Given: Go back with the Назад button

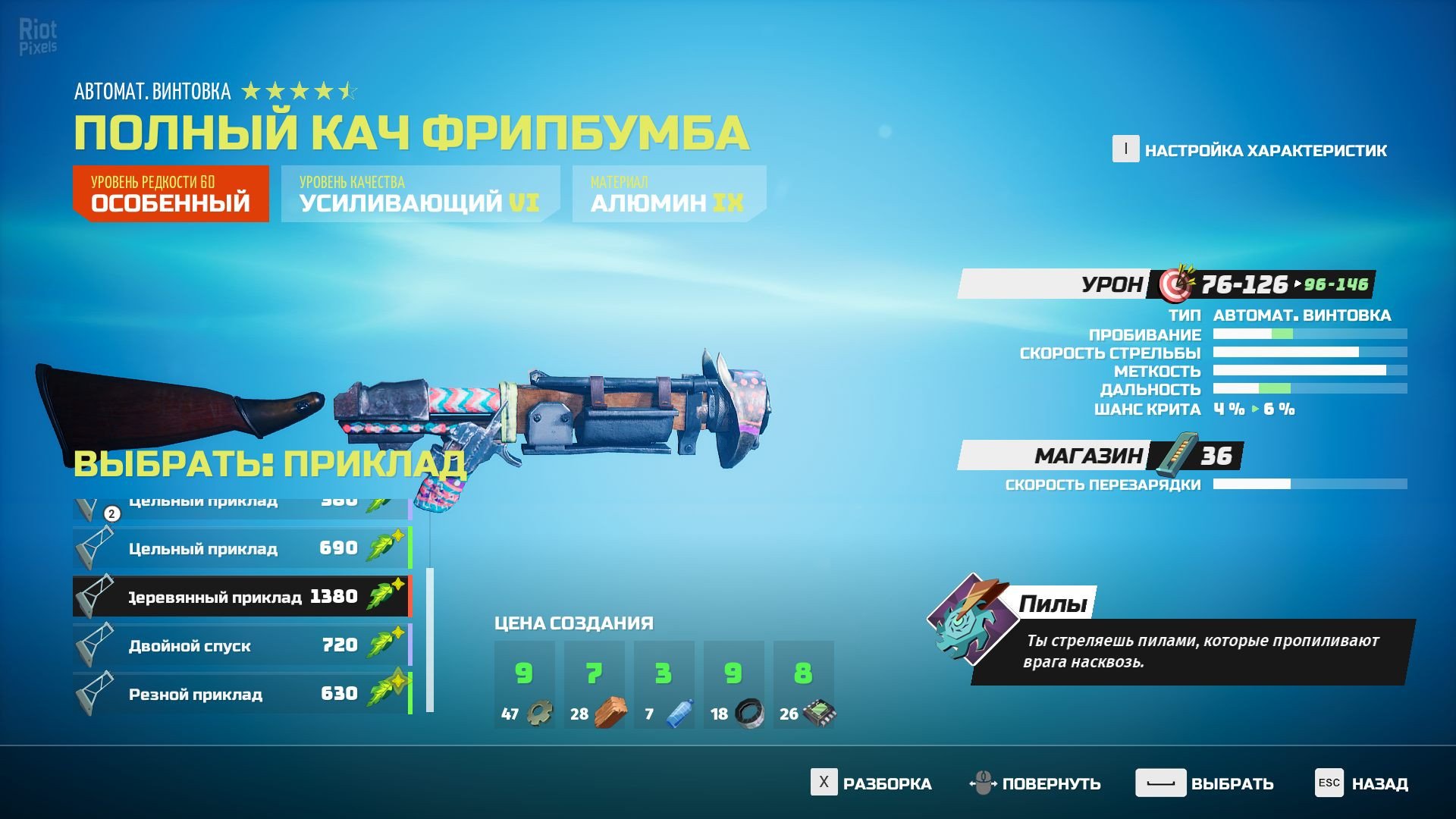Looking at the screenshot, I should coord(1362,783).
